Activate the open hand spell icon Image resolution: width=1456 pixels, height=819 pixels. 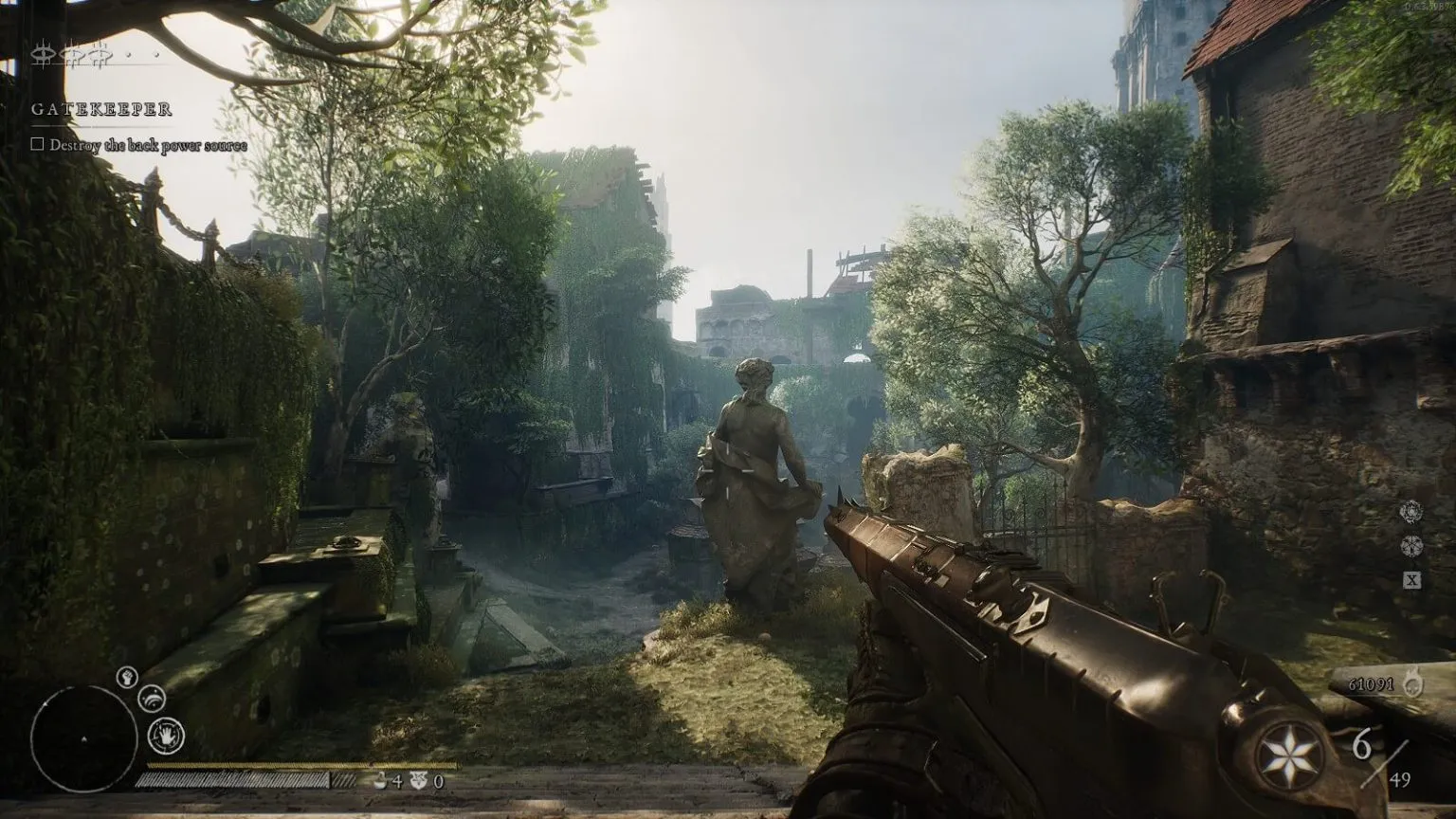point(166,736)
